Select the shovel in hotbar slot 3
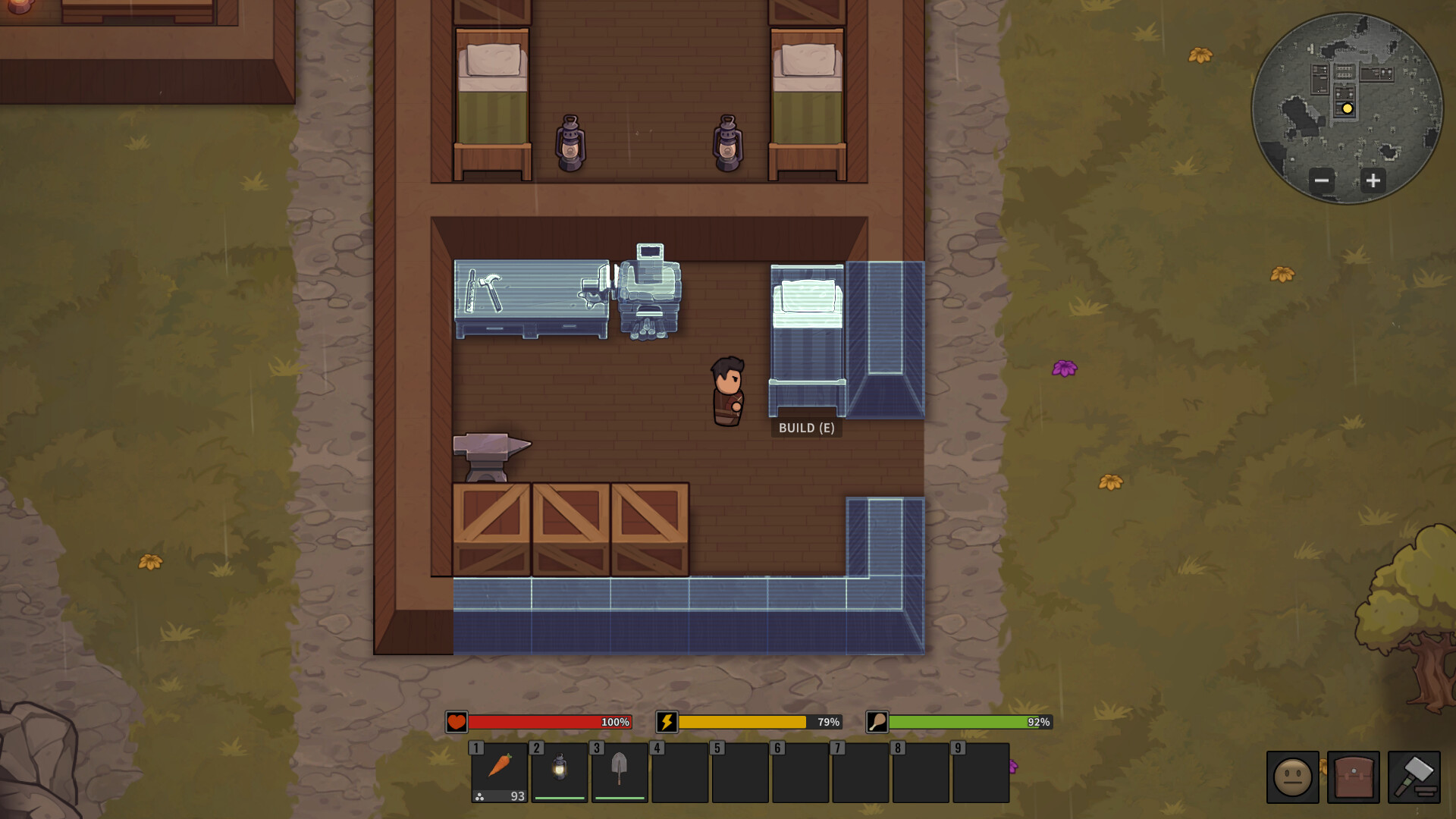This screenshot has height=819, width=1456. click(x=618, y=772)
